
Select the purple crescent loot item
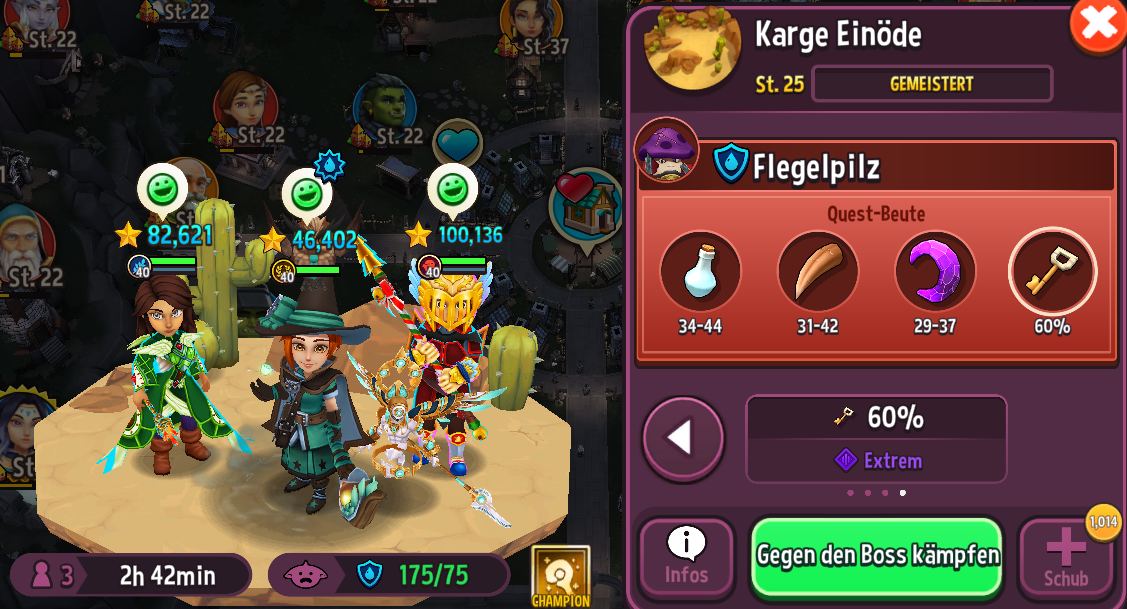coord(934,271)
